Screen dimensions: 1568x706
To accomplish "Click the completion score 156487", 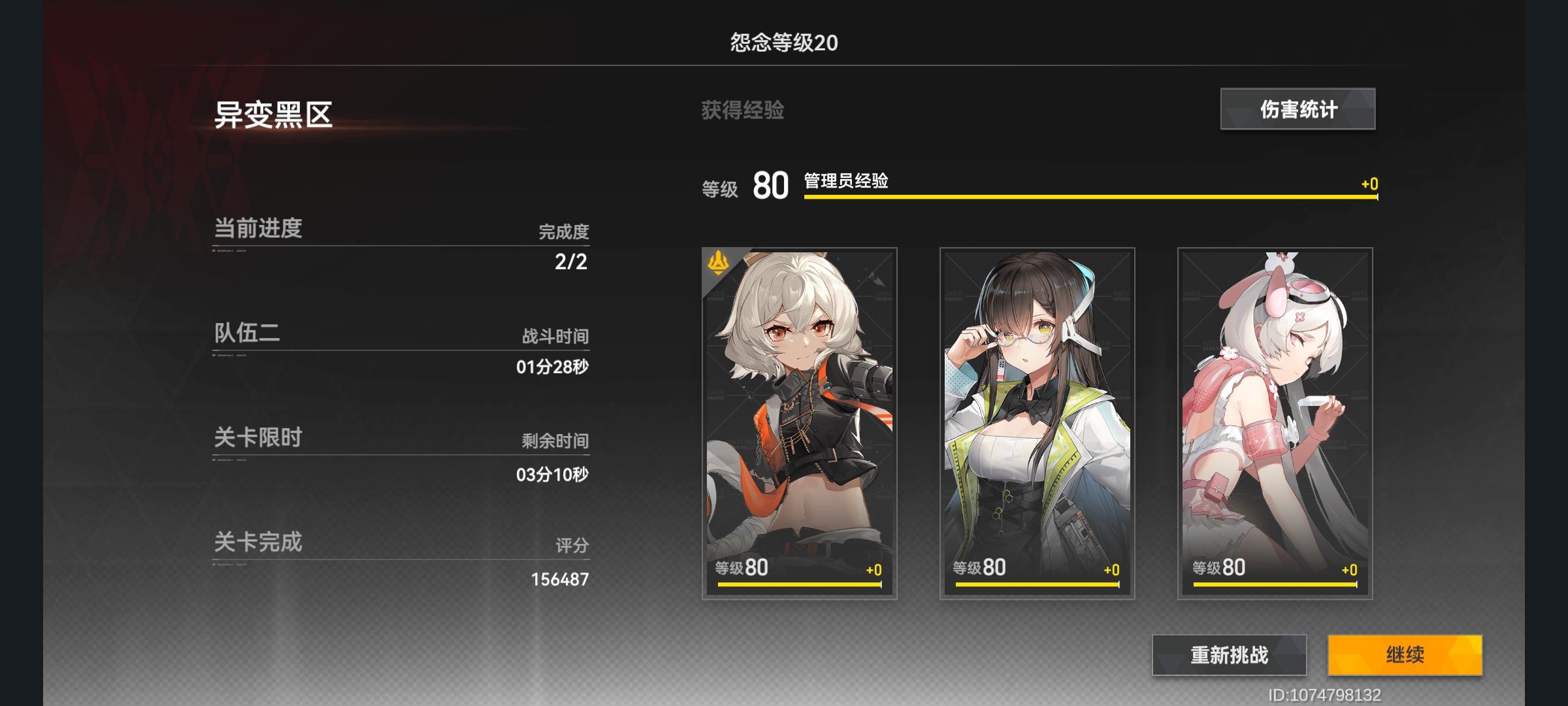I will [x=563, y=579].
